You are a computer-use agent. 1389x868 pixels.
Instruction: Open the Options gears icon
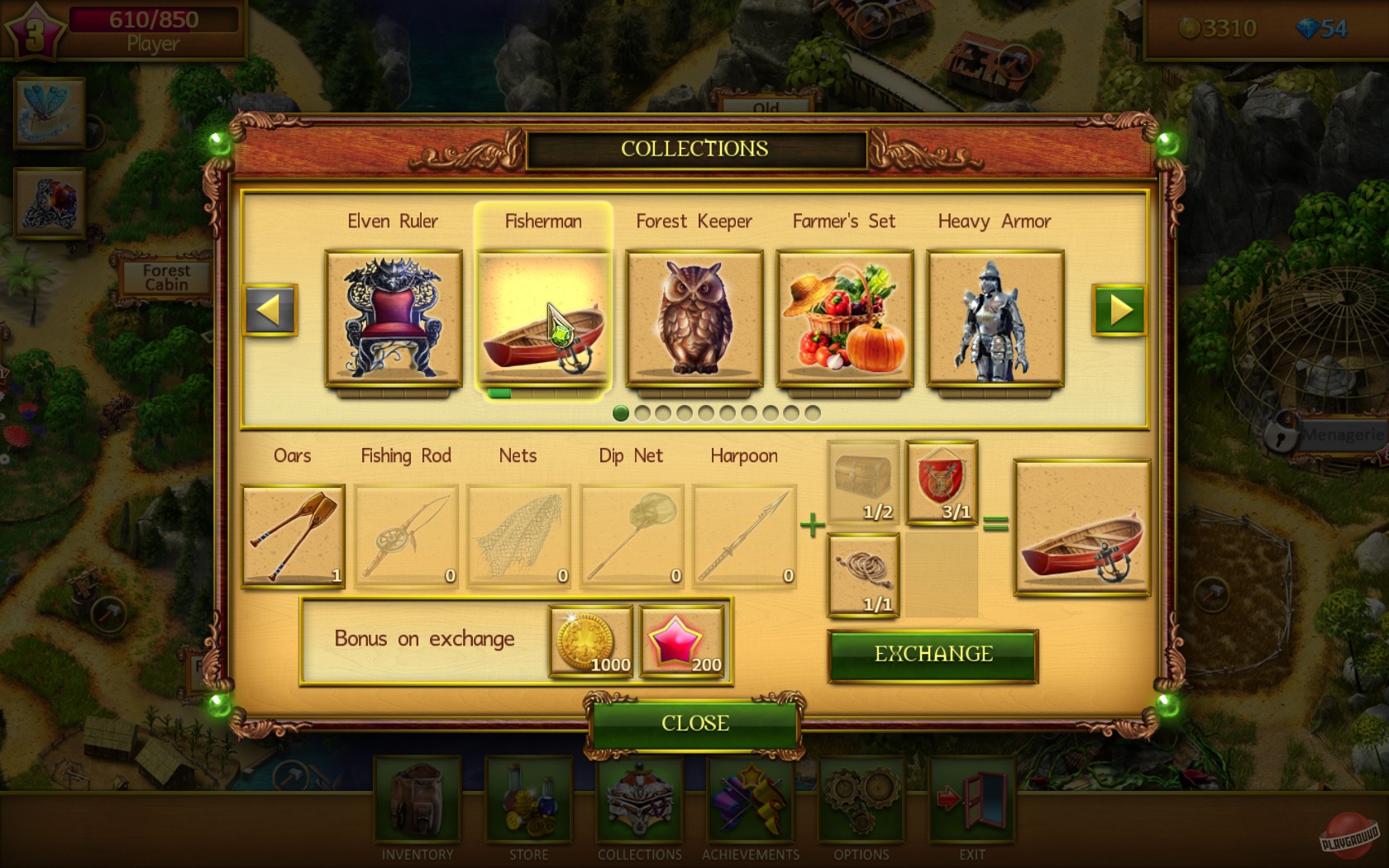[860, 802]
